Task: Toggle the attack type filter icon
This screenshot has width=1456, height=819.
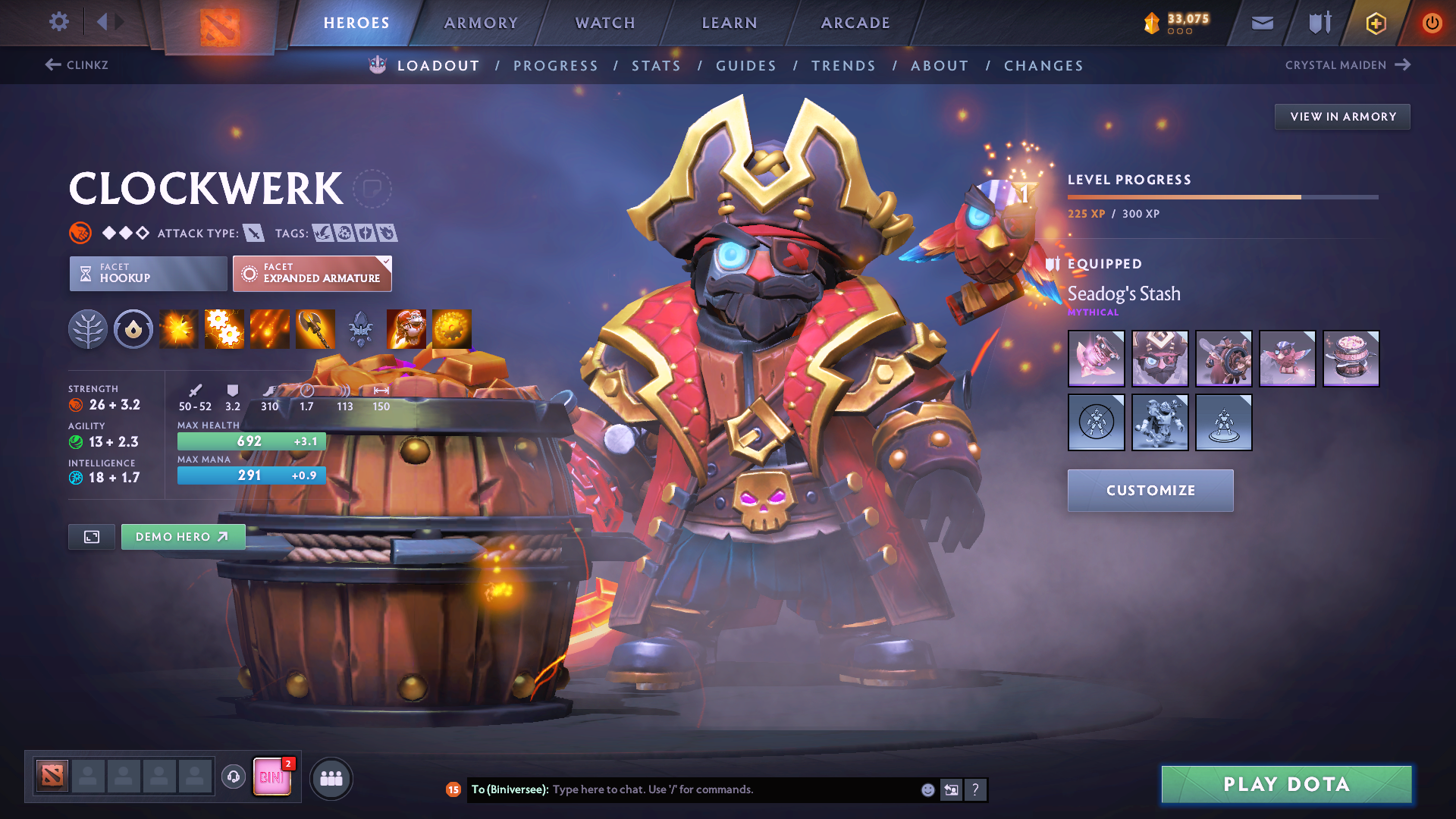Action: pos(253,233)
